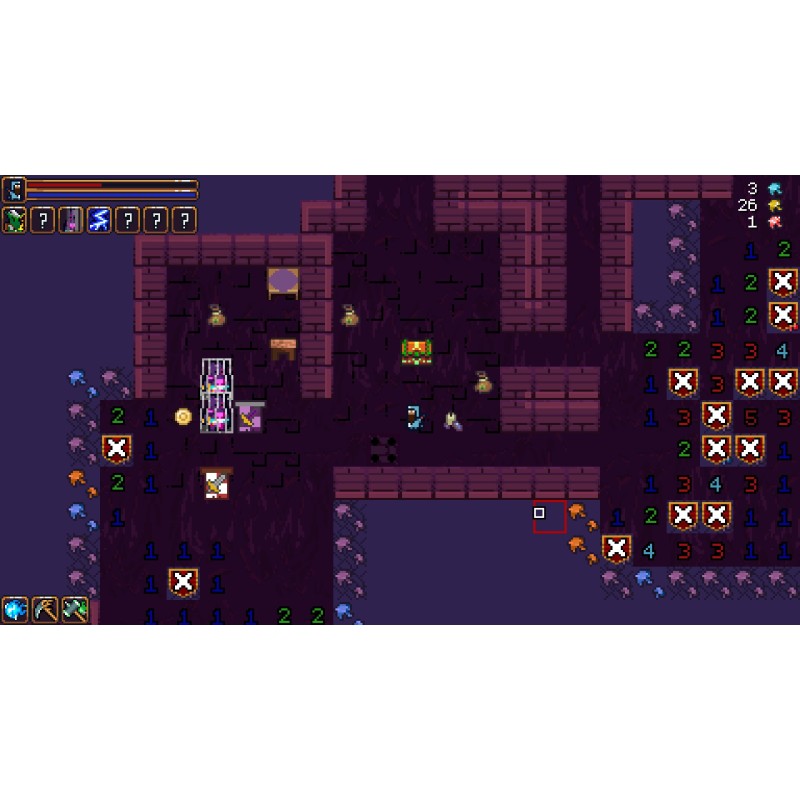Activate the blue lightning bolt ability
This screenshot has width=800, height=800.
pos(99,220)
